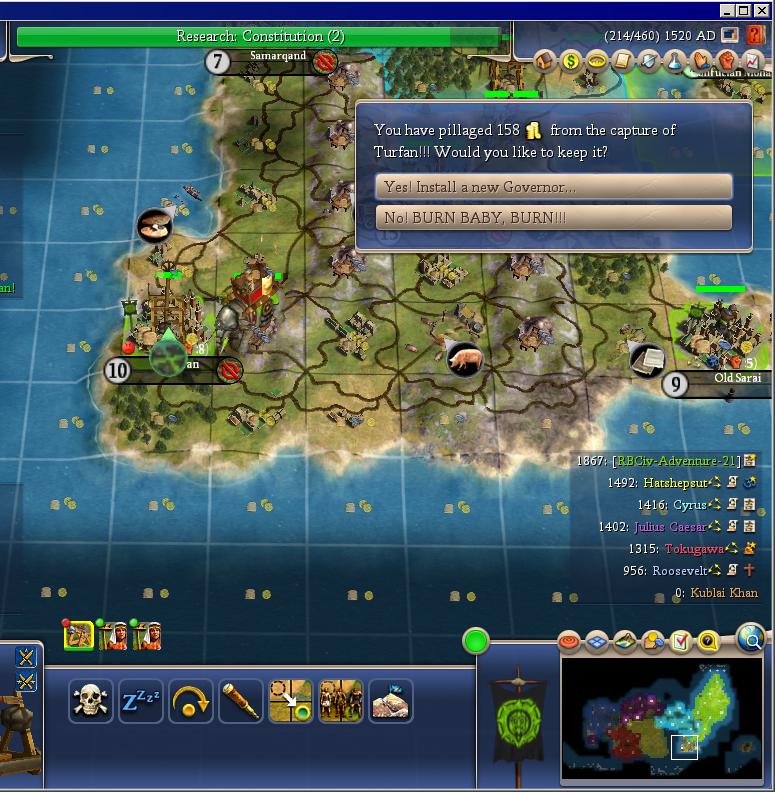
Task: Delete unit with the skull button
Action: (x=91, y=701)
